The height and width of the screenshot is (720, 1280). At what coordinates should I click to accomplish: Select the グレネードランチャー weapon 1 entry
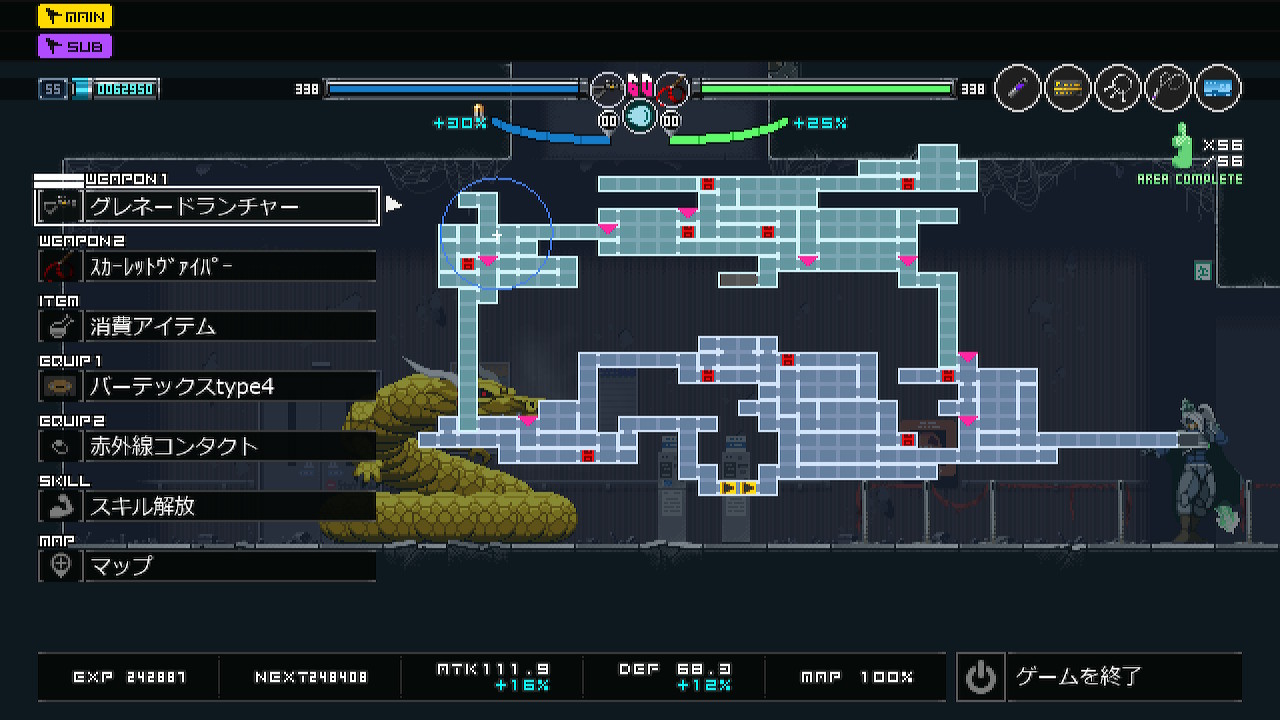coord(207,207)
